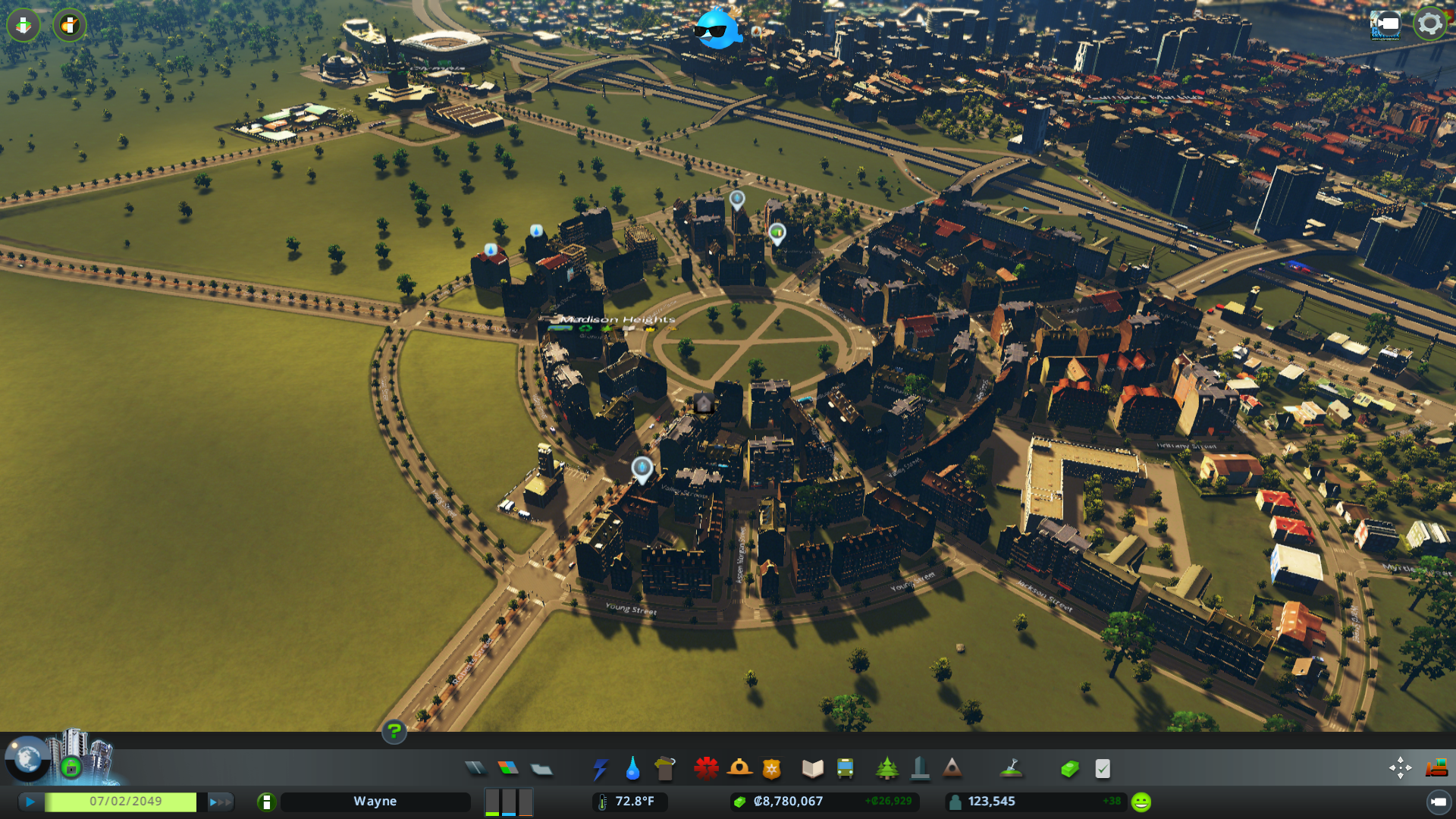1456x819 pixels.
Task: Select the Electricity lightning bolt menu
Action: point(600,769)
